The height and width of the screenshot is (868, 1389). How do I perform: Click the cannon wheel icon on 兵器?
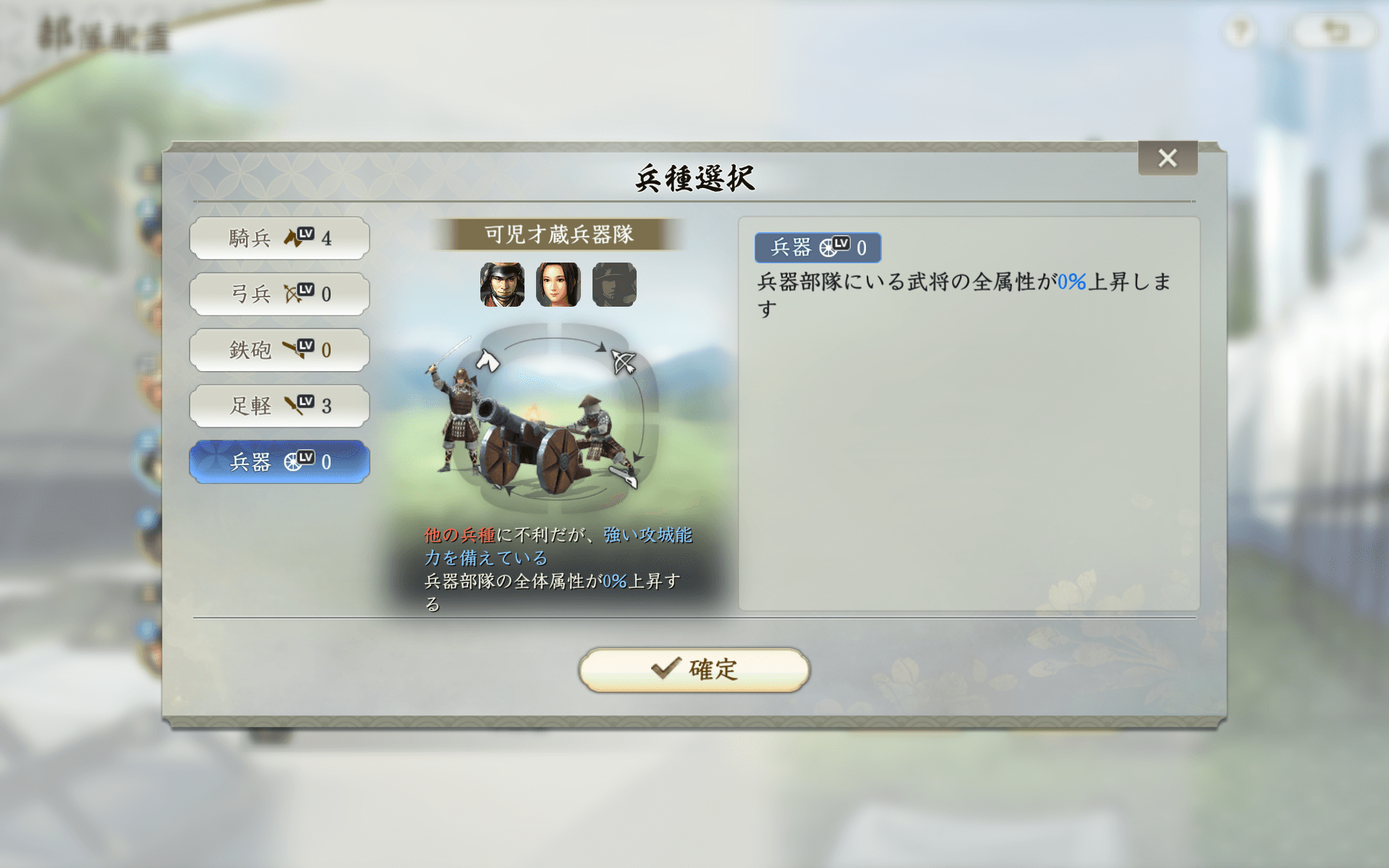pyautogui.click(x=292, y=461)
